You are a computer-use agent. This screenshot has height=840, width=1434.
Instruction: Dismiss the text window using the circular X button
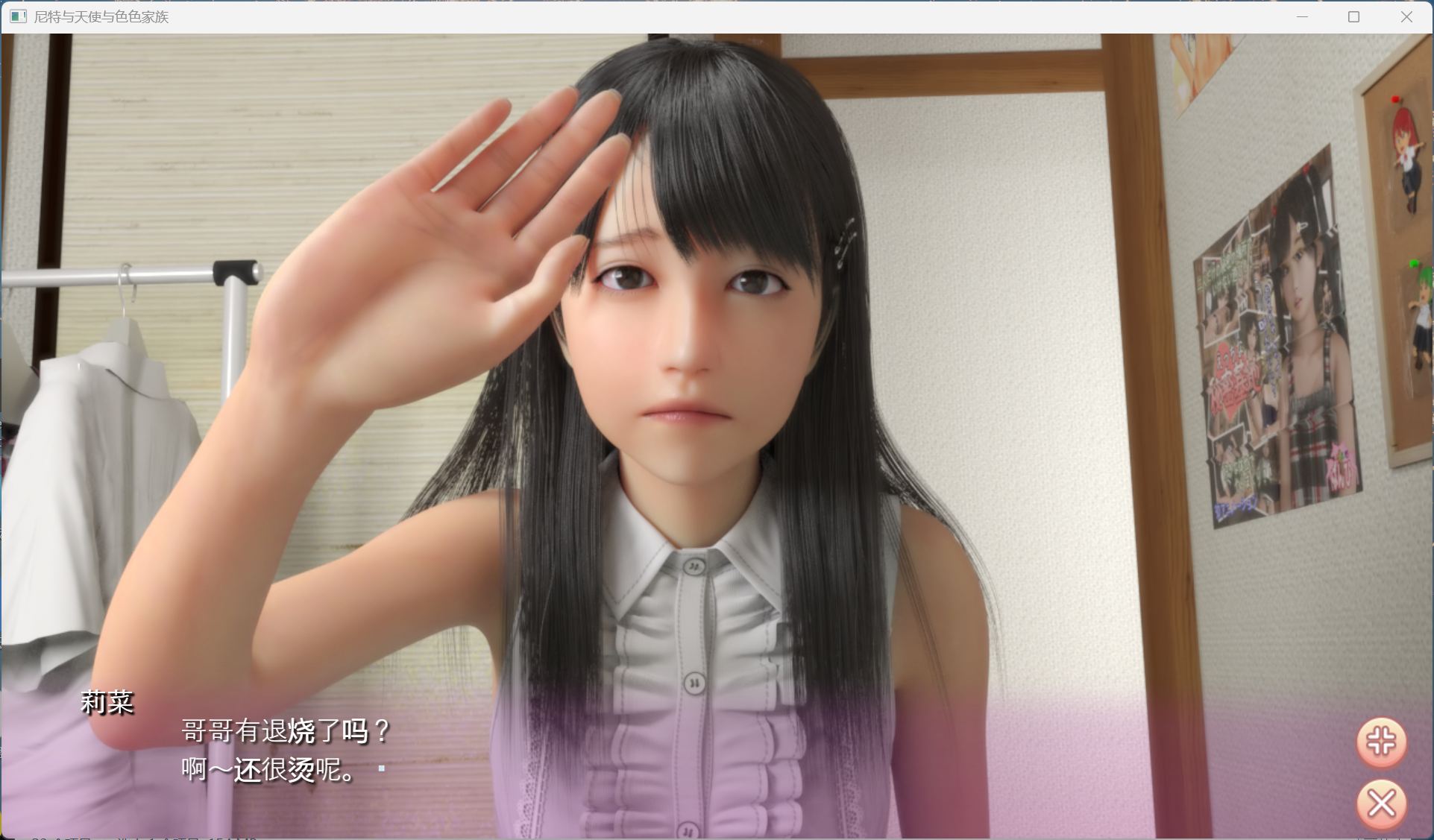pyautogui.click(x=1381, y=803)
